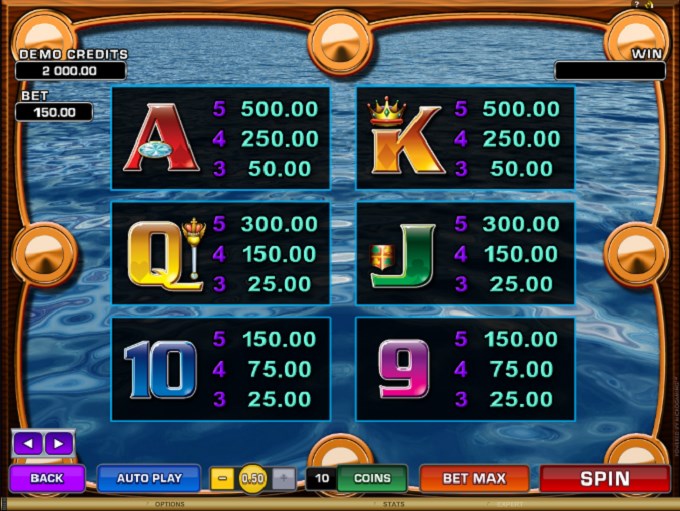
Task: Start Auto Play spins
Action: tap(149, 479)
